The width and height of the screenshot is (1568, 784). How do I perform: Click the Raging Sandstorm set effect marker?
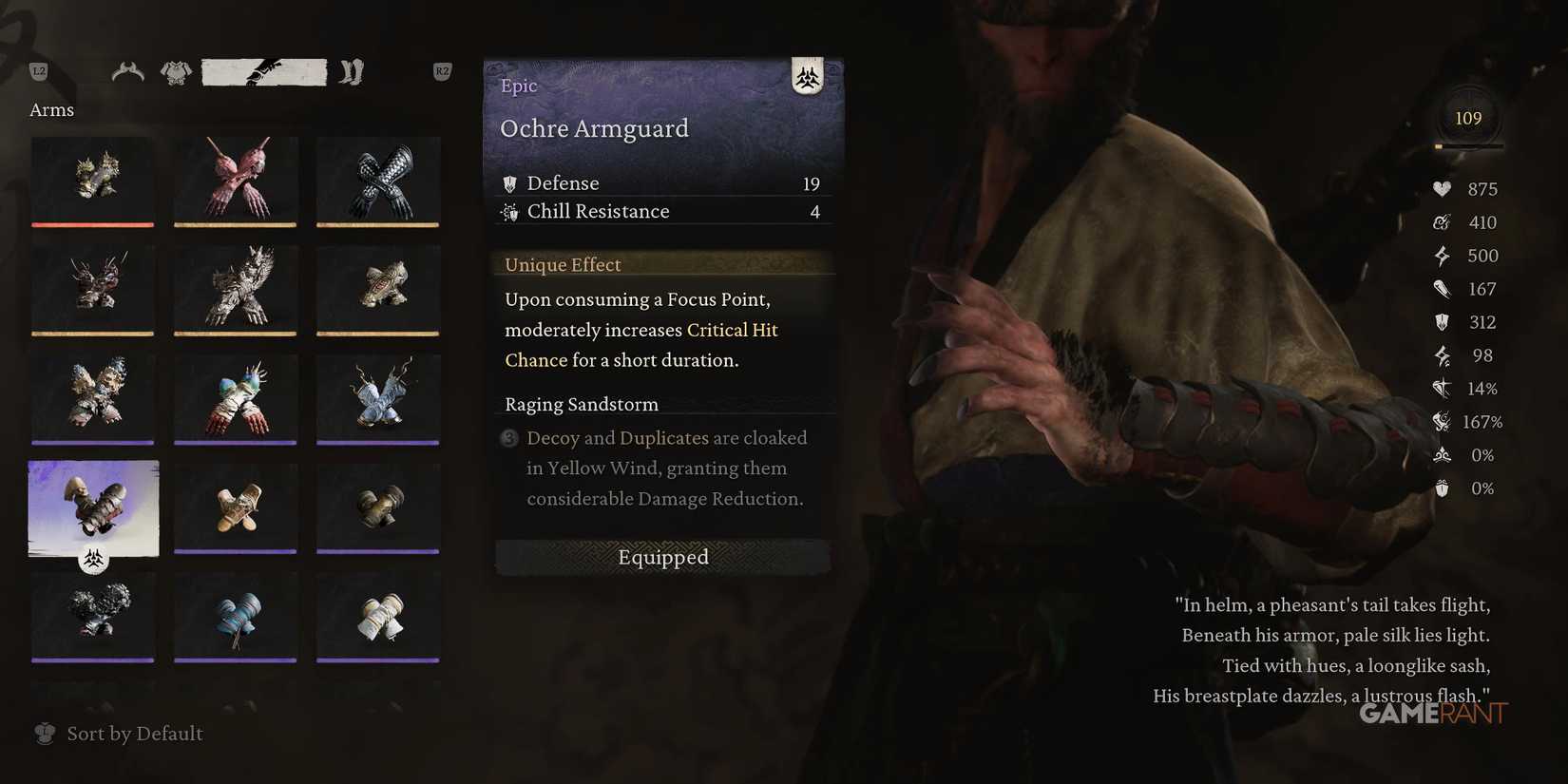(508, 438)
